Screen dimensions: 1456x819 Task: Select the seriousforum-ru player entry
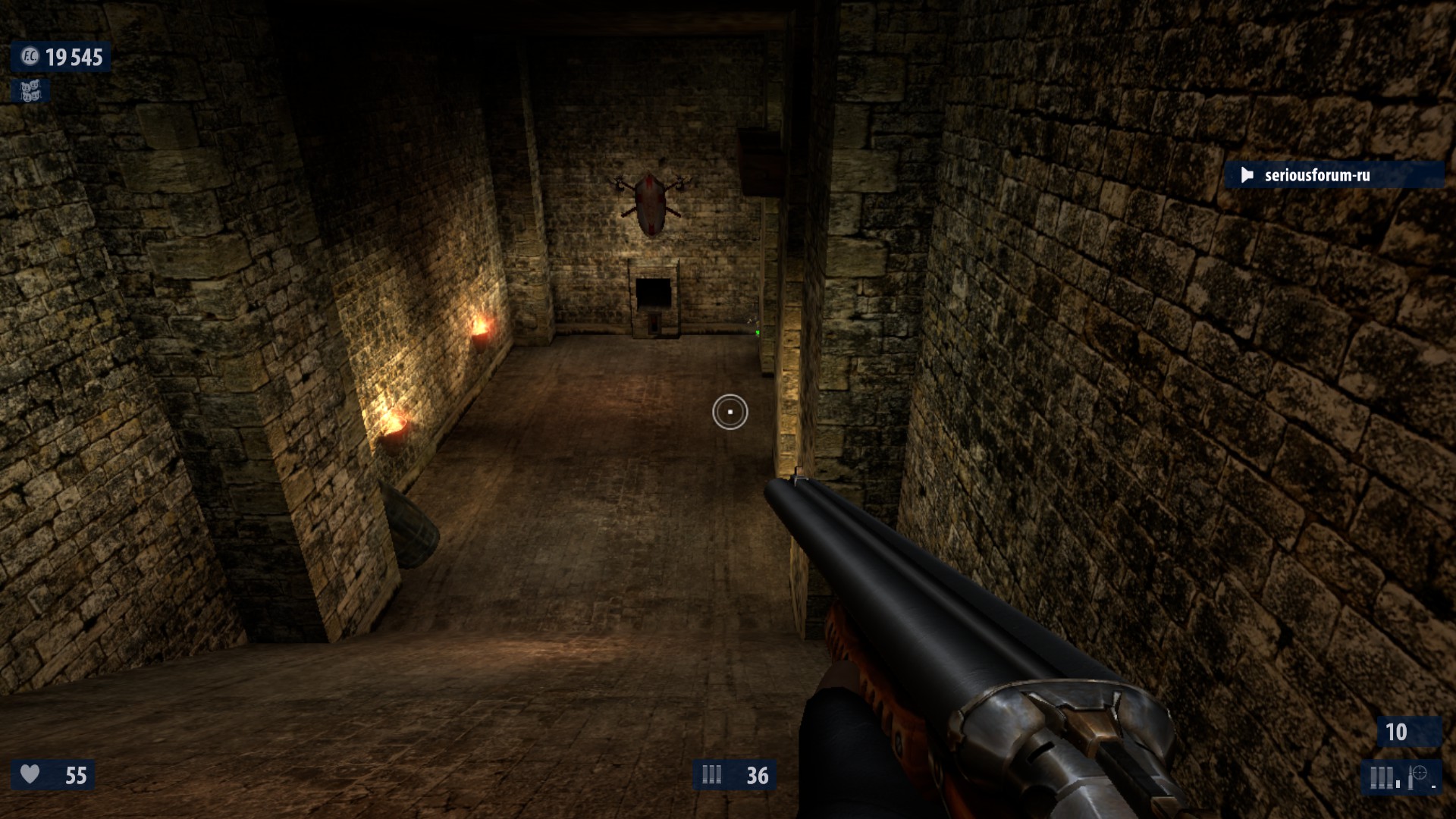tap(1316, 175)
